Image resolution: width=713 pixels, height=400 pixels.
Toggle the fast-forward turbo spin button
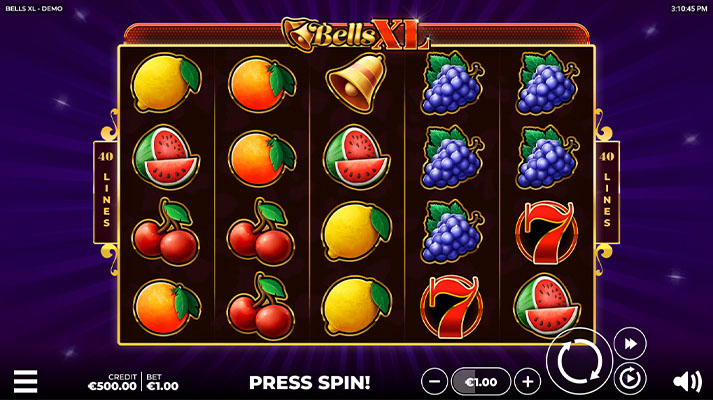pyautogui.click(x=629, y=343)
